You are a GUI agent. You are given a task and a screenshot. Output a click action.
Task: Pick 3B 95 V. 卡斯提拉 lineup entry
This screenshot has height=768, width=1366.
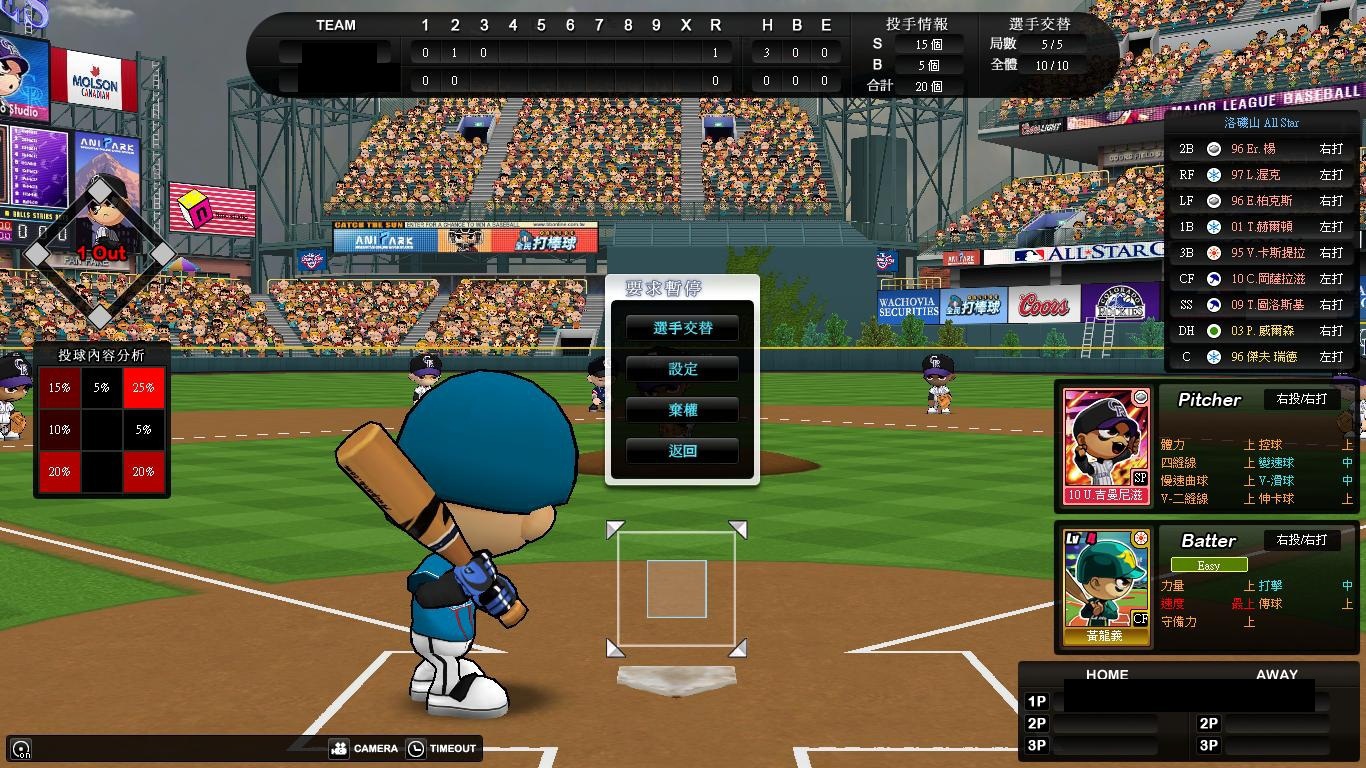[x=1260, y=253]
